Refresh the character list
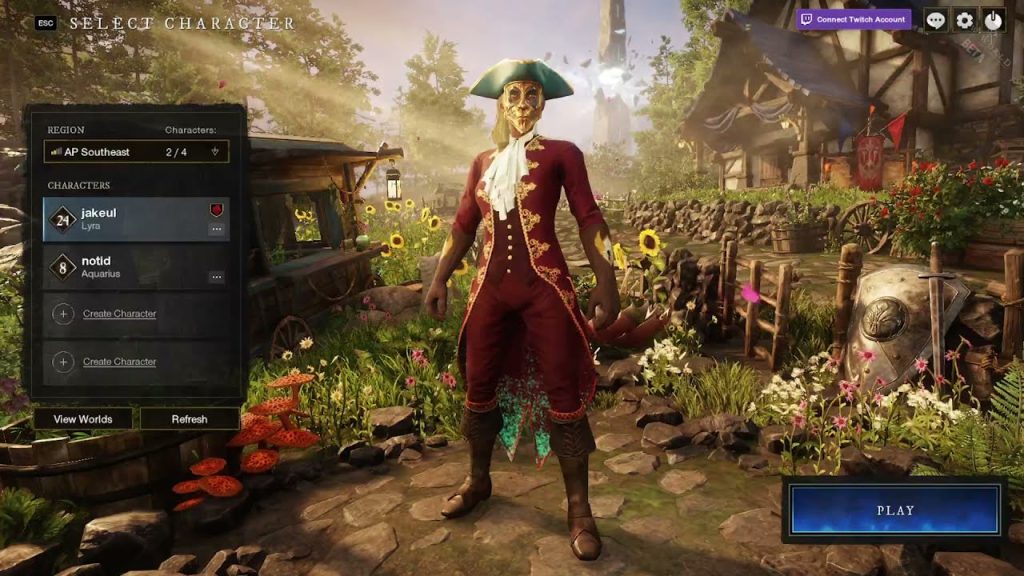The height and width of the screenshot is (576, 1024). [x=189, y=419]
